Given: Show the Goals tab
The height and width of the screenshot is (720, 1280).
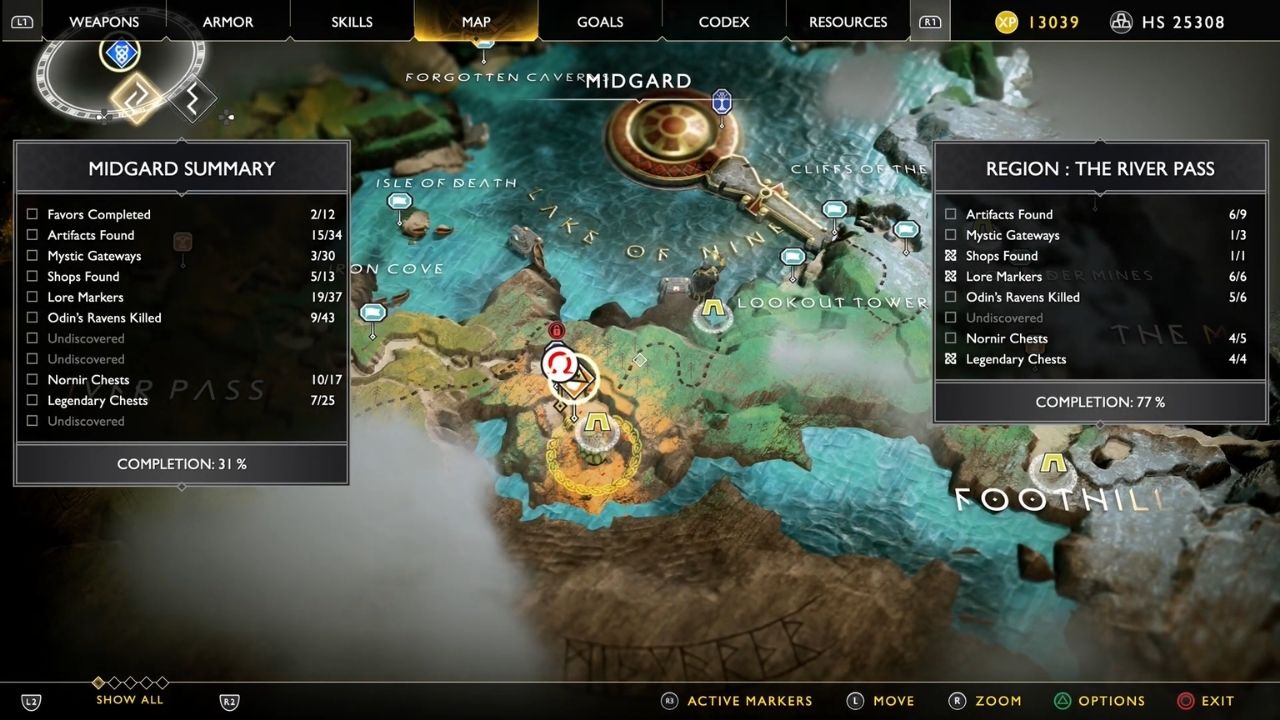Looking at the screenshot, I should [x=600, y=22].
